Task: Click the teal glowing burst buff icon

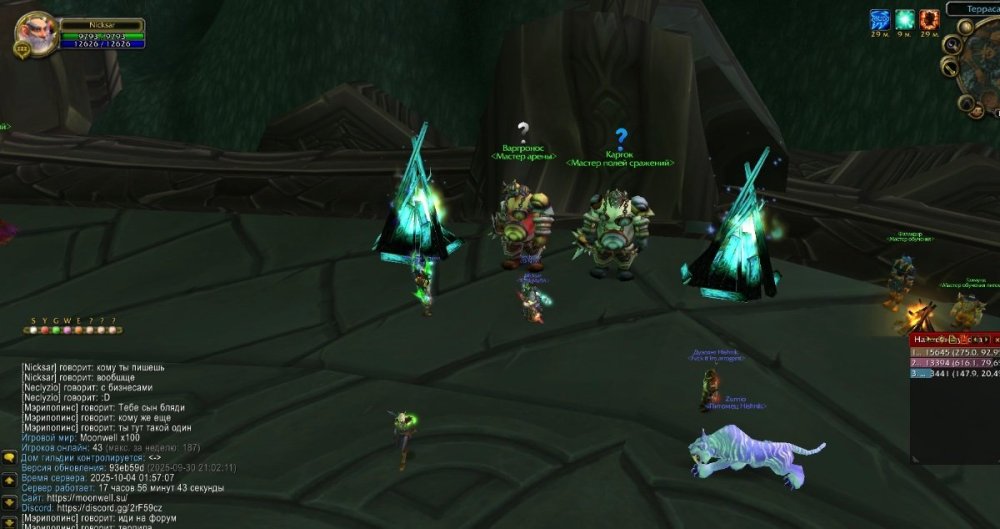Action: [x=905, y=19]
